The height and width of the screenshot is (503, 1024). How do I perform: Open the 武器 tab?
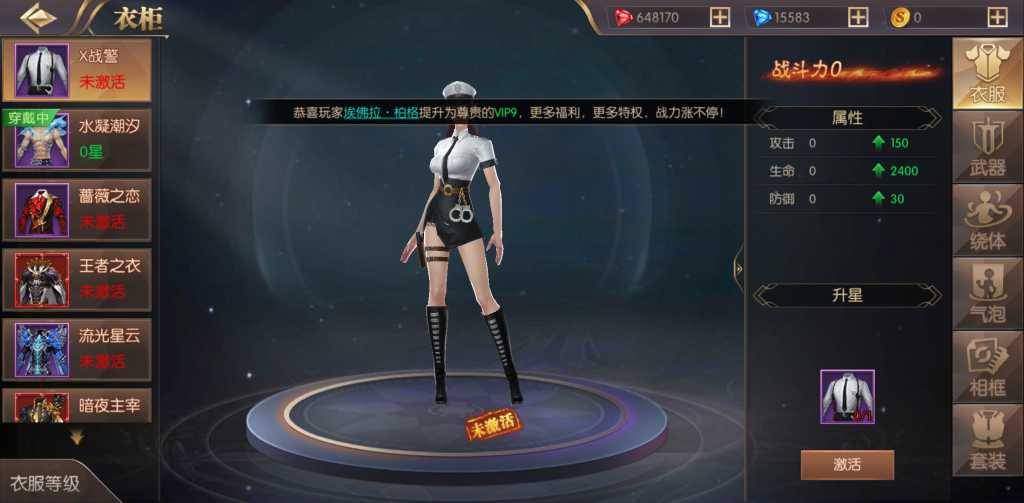click(987, 146)
